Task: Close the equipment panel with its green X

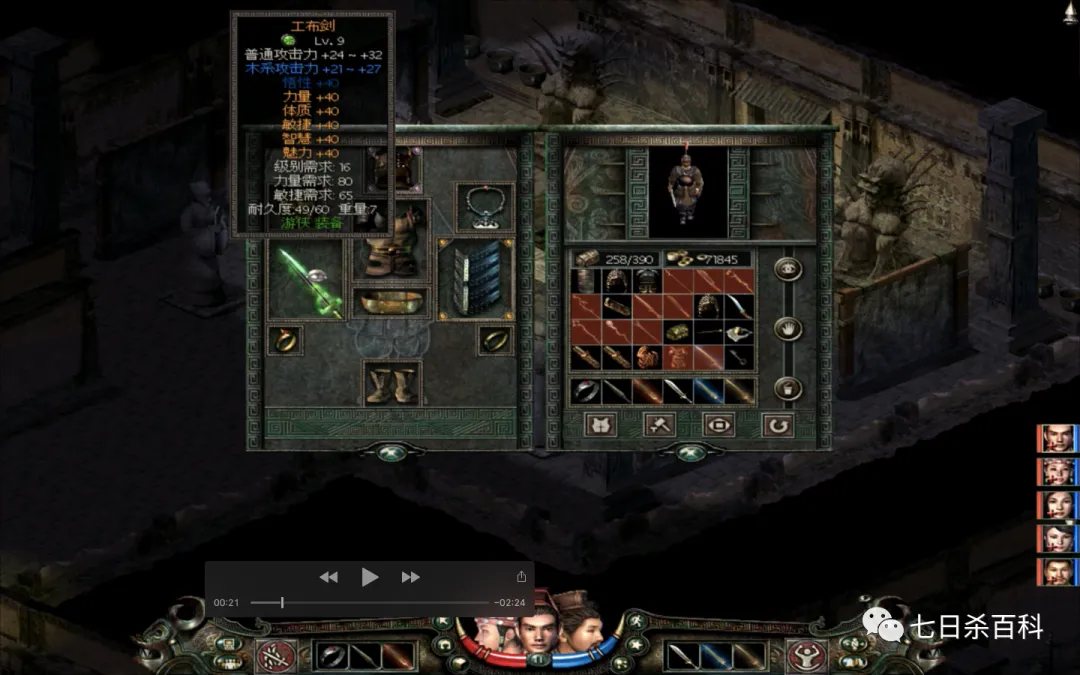Action: click(x=390, y=451)
